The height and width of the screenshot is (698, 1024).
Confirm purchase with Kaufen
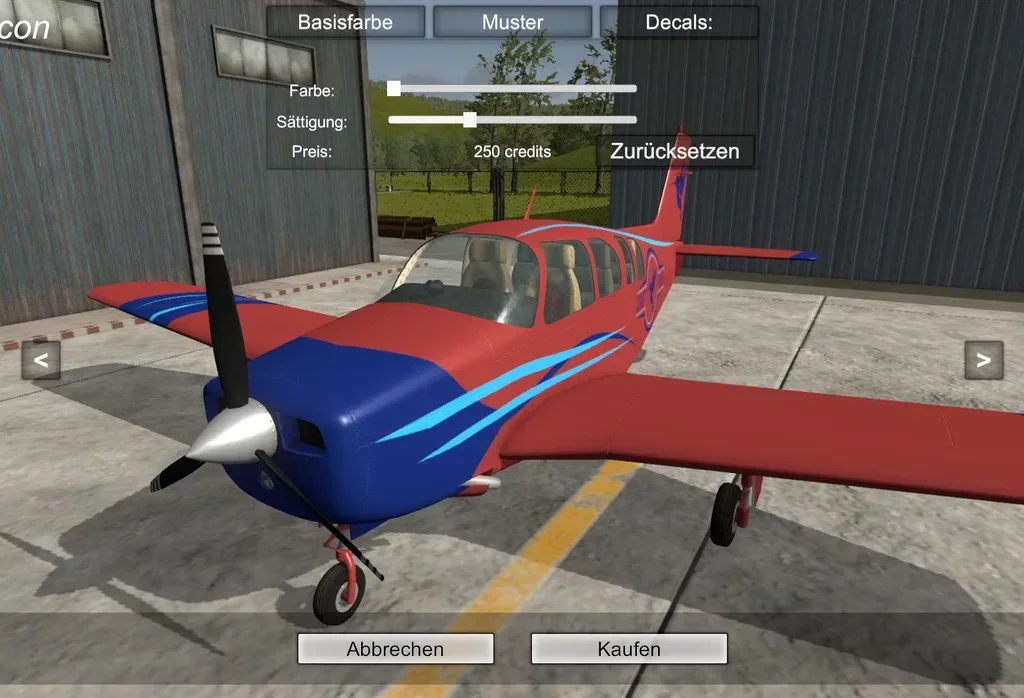[629, 649]
